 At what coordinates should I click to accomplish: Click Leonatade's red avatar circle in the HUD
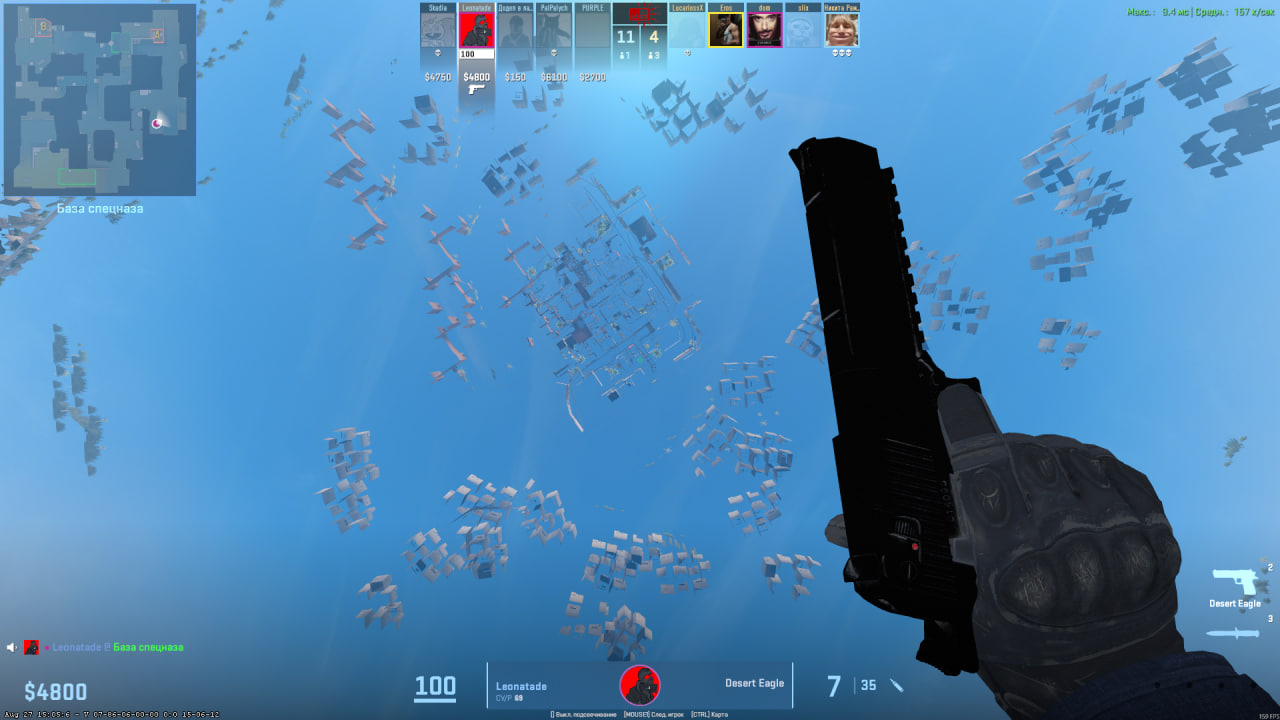pos(640,684)
